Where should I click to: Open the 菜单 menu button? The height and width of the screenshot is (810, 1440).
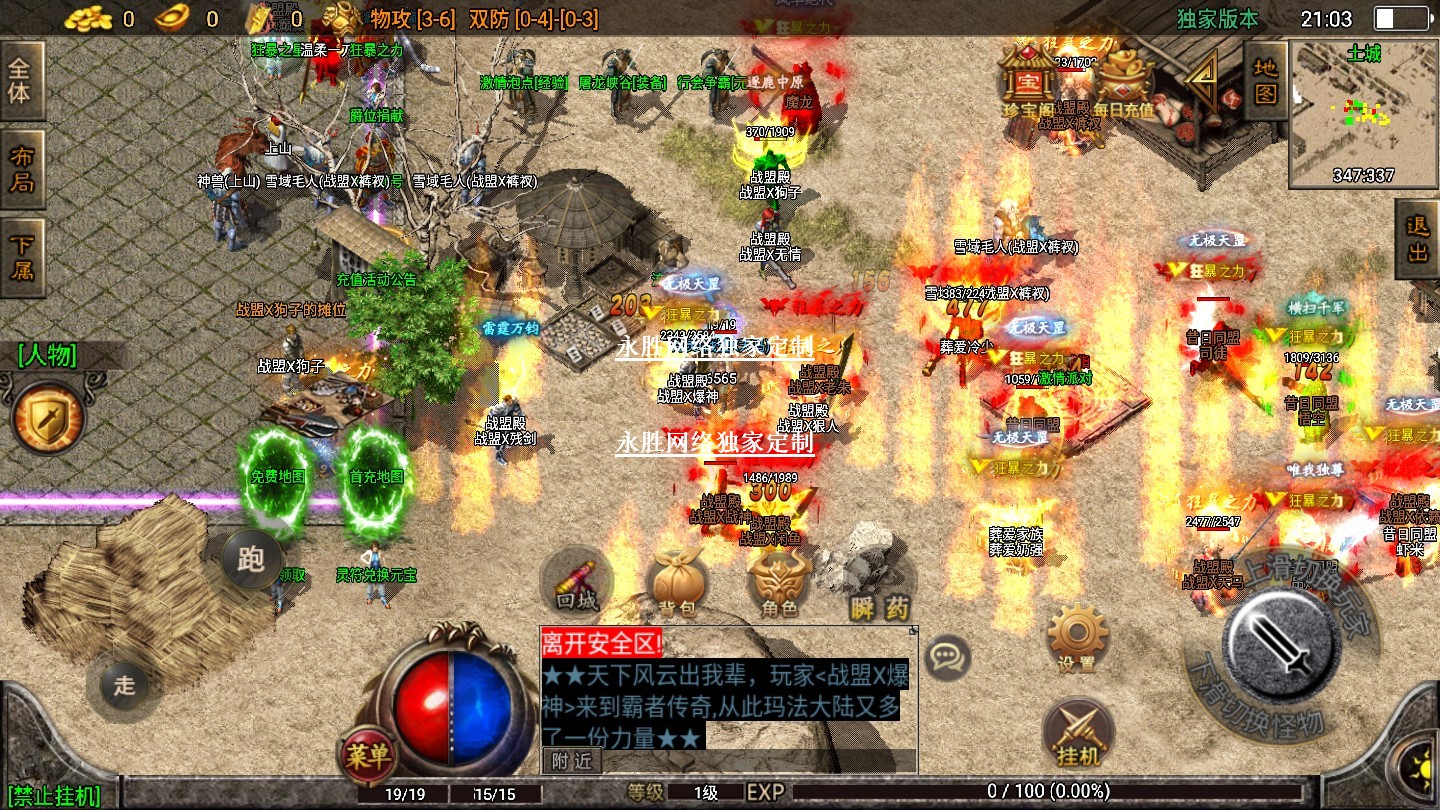click(367, 756)
